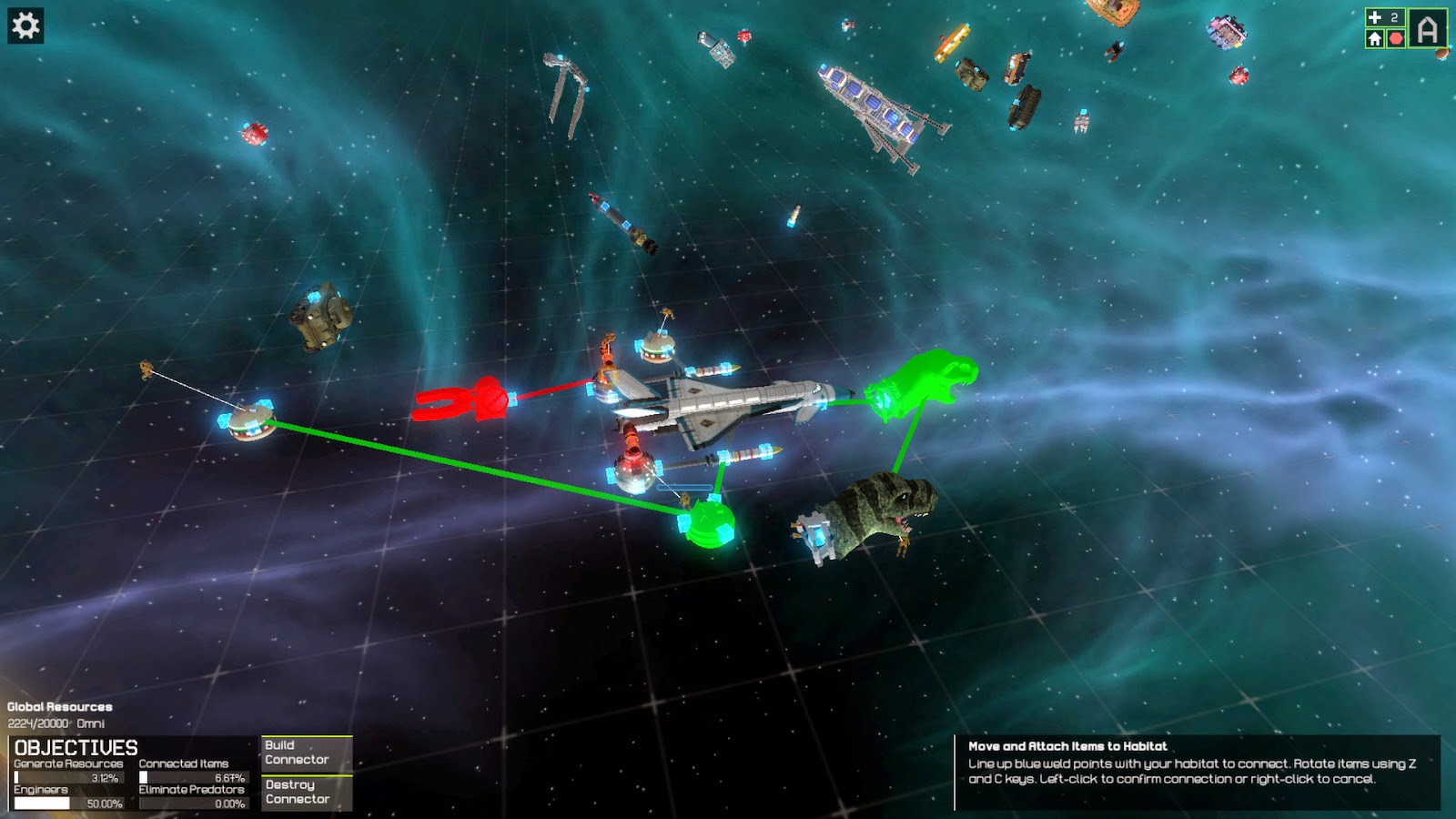The width and height of the screenshot is (1456, 819).
Task: Click the plus sign counter box
Action: coord(1384,17)
